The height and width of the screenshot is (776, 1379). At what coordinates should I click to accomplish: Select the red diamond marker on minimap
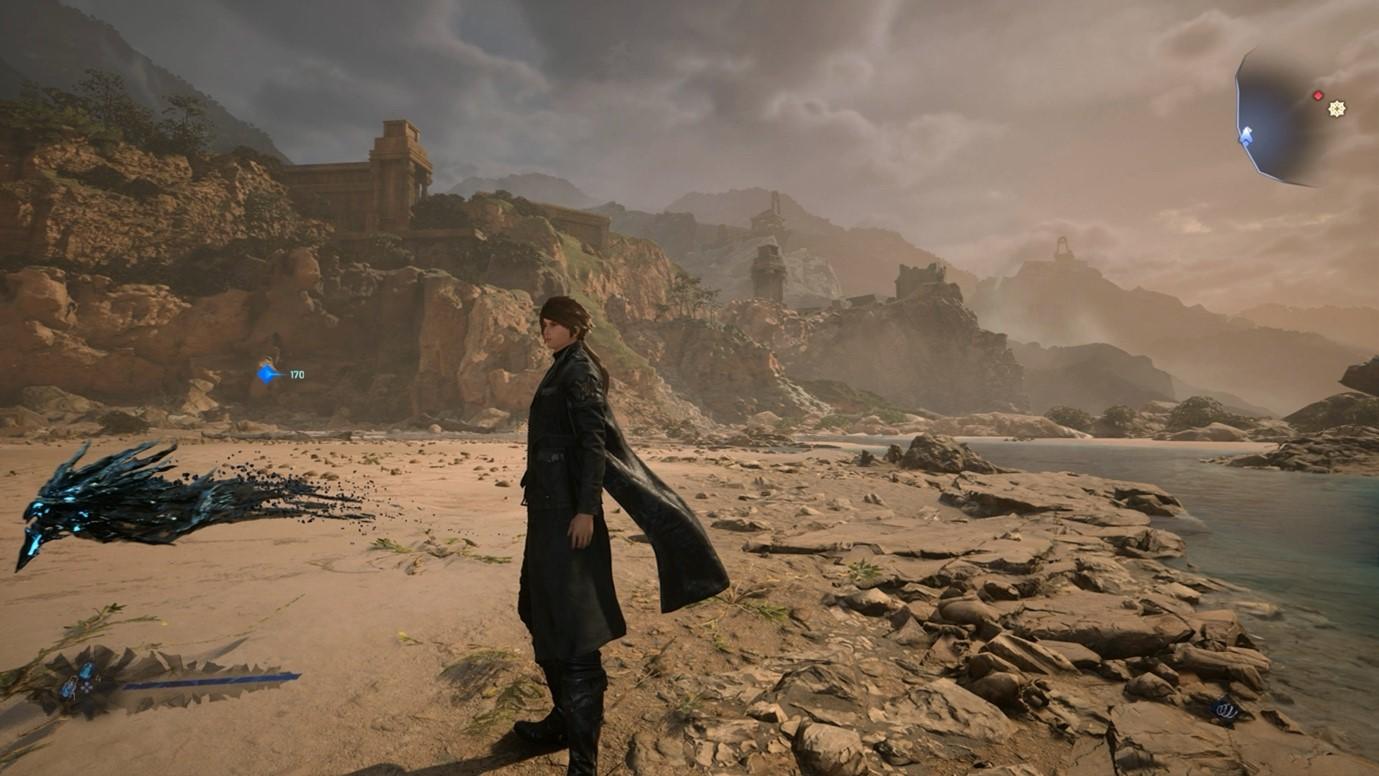(1318, 96)
